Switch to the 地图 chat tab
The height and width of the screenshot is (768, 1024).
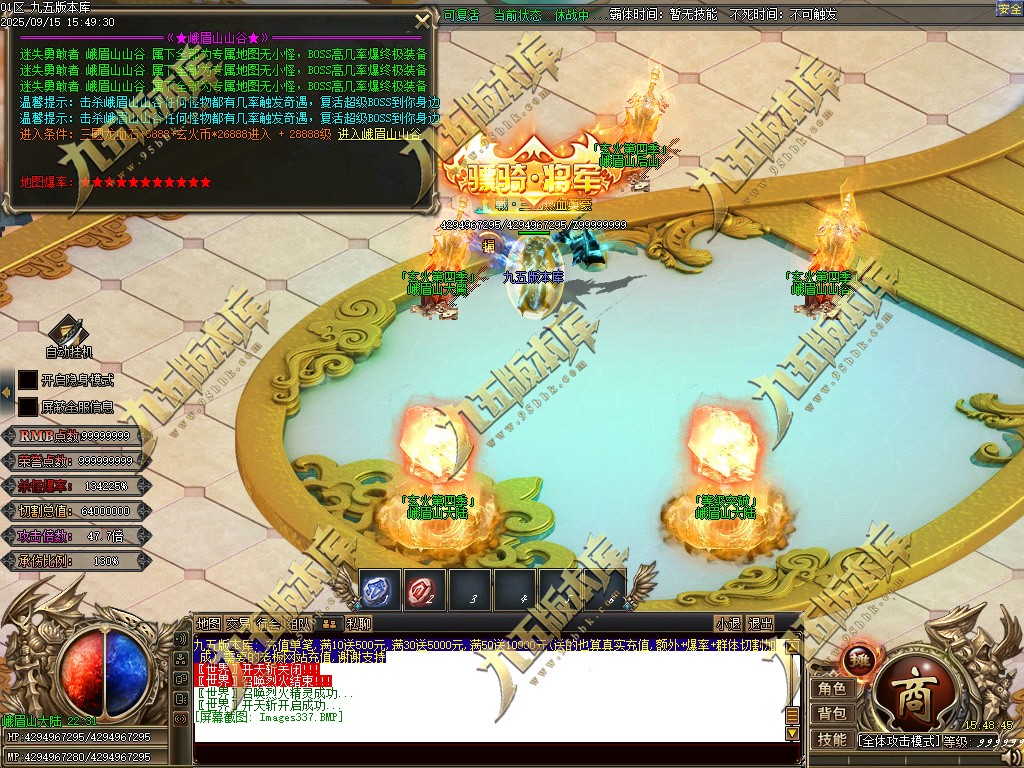pos(209,623)
